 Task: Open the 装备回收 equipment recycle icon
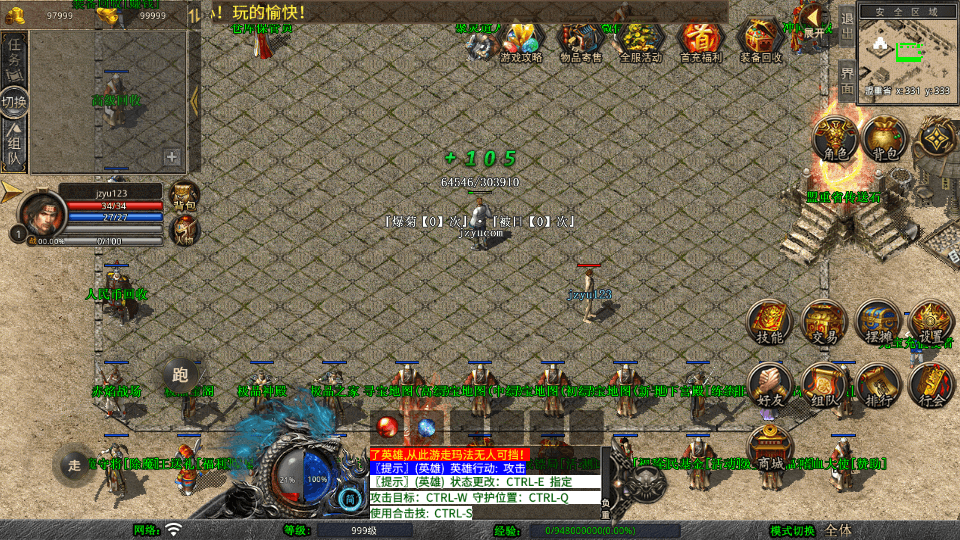pyautogui.click(x=761, y=41)
